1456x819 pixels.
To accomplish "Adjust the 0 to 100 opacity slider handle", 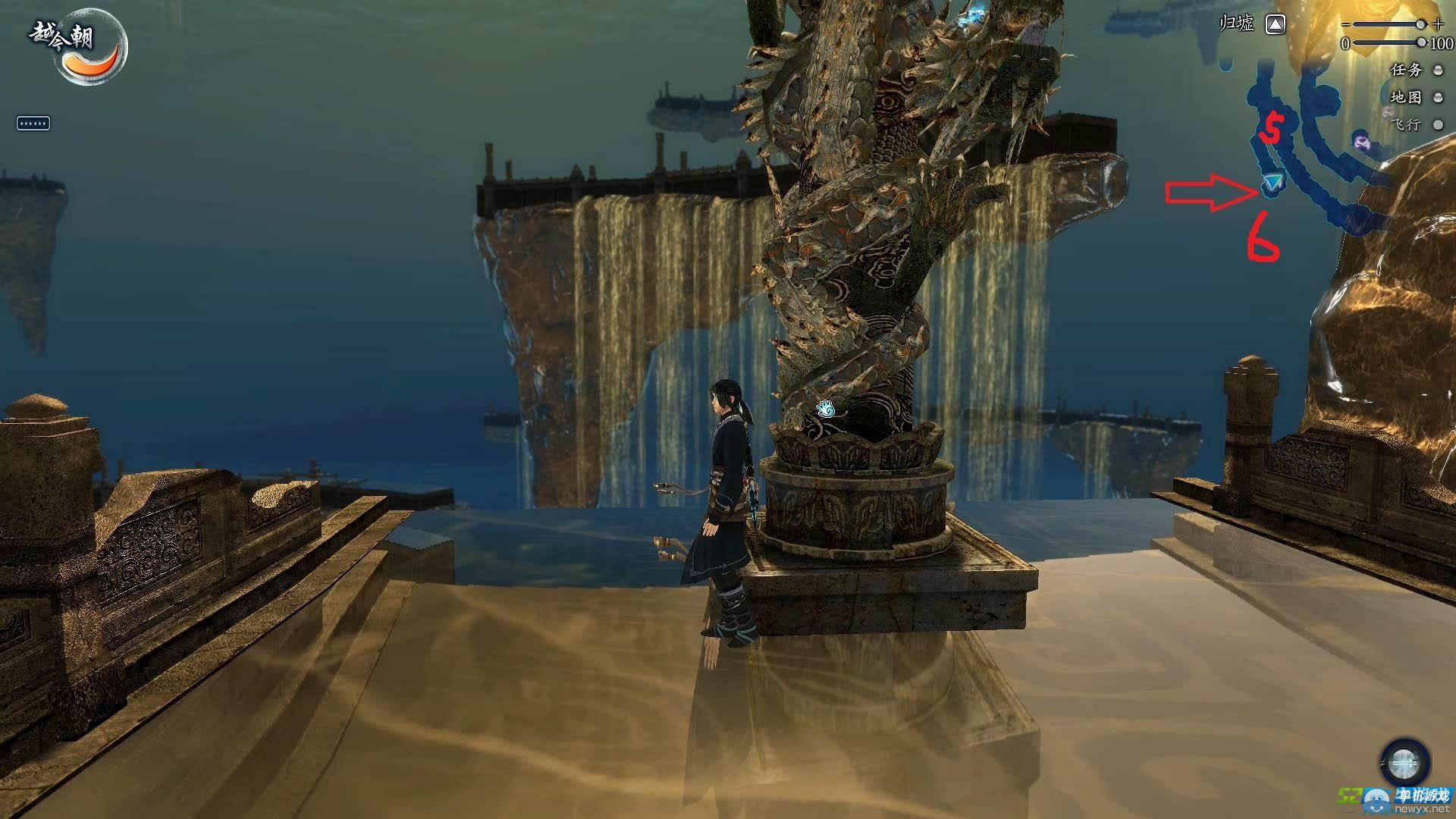I will [1420, 43].
